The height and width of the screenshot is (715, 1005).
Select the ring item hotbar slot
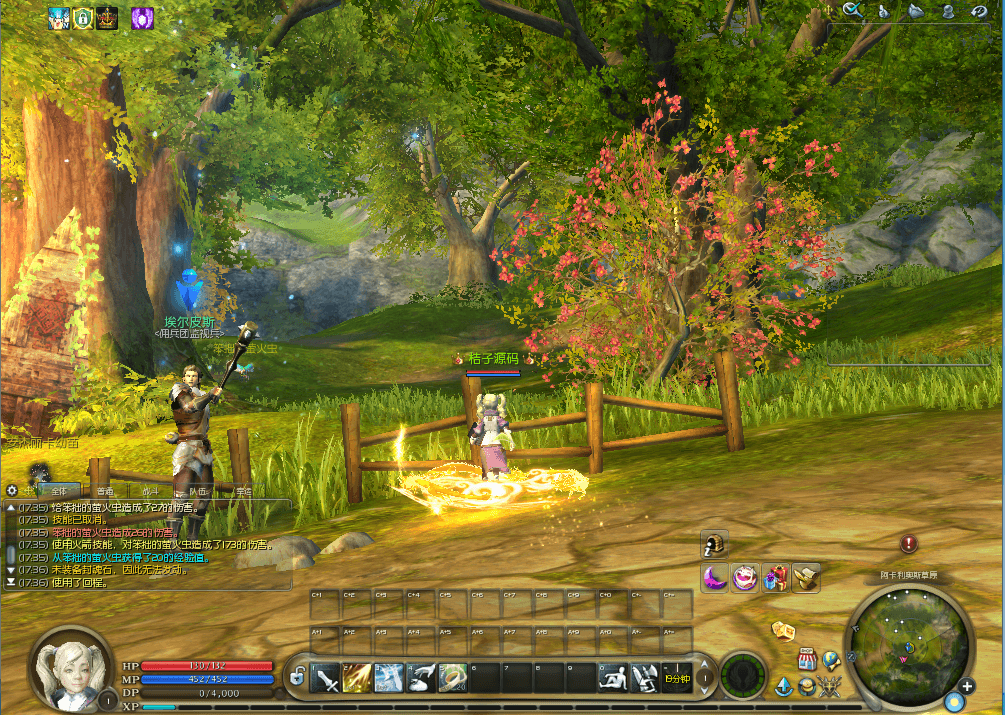click(453, 679)
